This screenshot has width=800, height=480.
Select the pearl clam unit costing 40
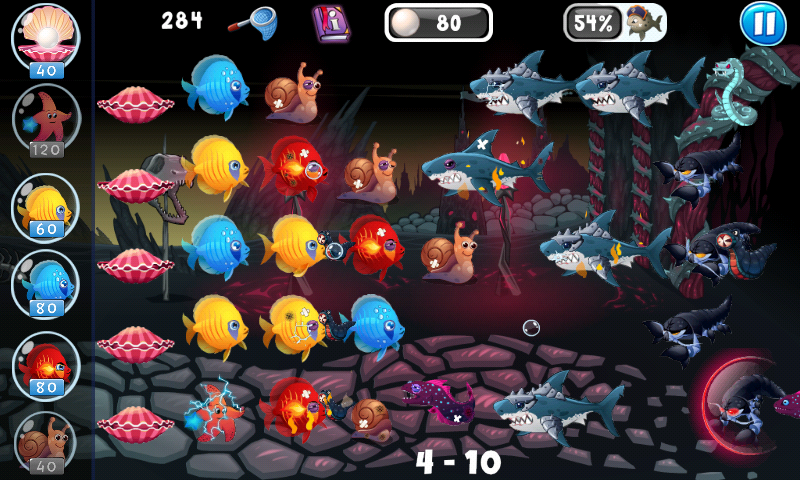coord(45,38)
